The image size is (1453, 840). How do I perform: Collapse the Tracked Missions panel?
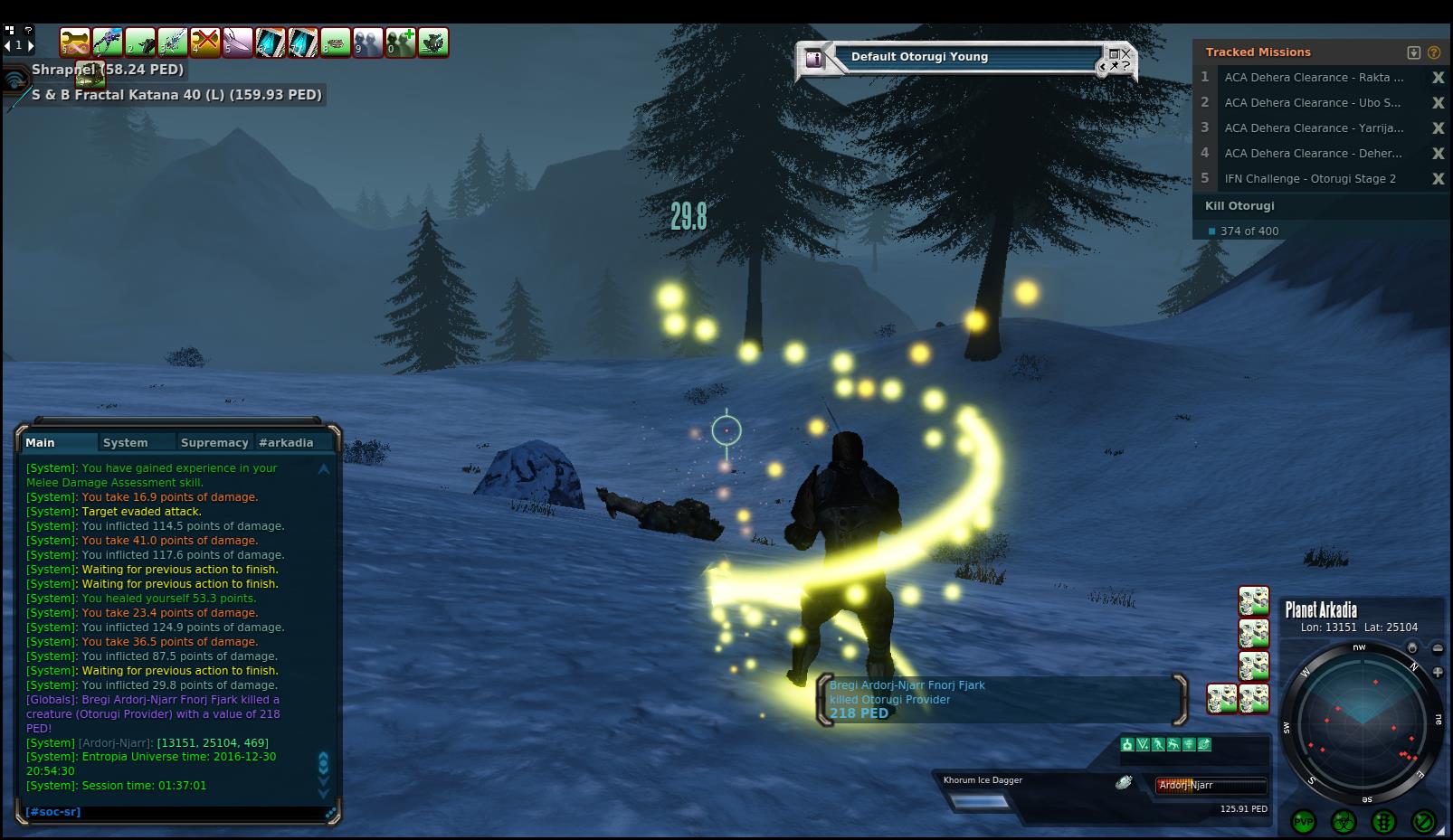[1414, 52]
